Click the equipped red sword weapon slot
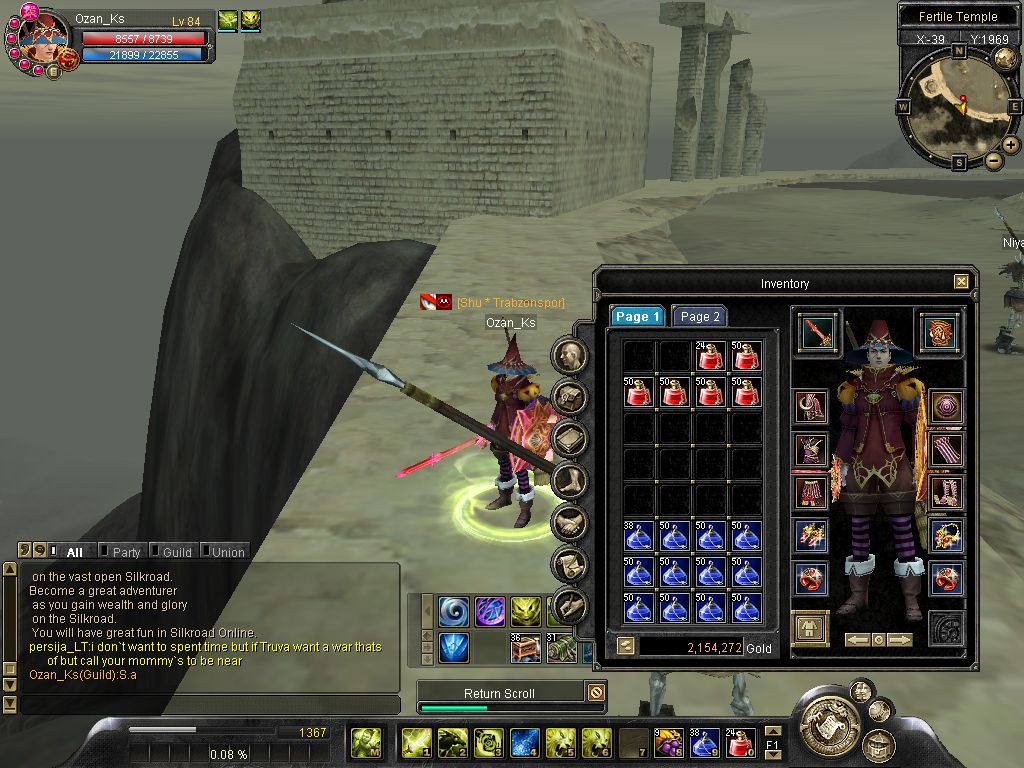The width and height of the screenshot is (1024, 768). (817, 333)
